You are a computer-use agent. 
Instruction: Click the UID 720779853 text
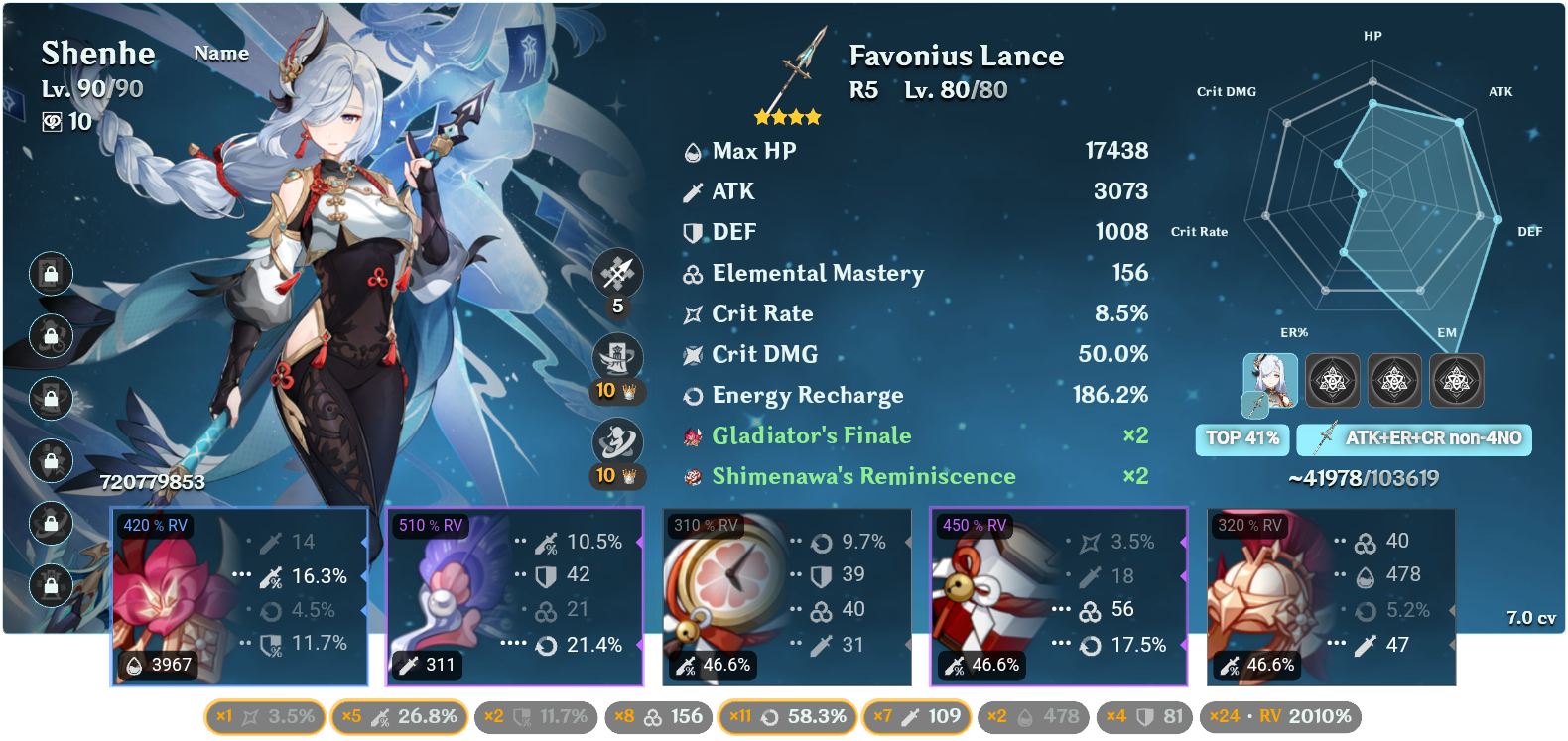coord(152,483)
